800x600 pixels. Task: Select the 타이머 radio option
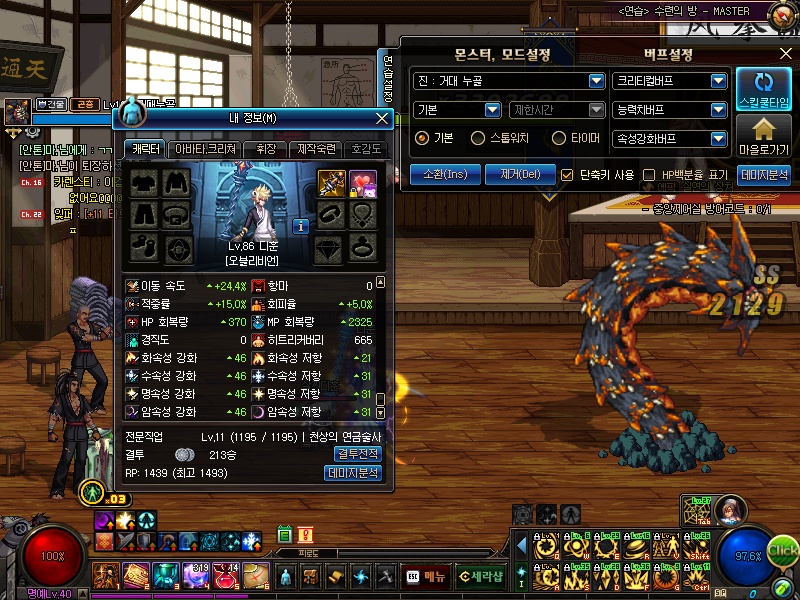pos(550,139)
